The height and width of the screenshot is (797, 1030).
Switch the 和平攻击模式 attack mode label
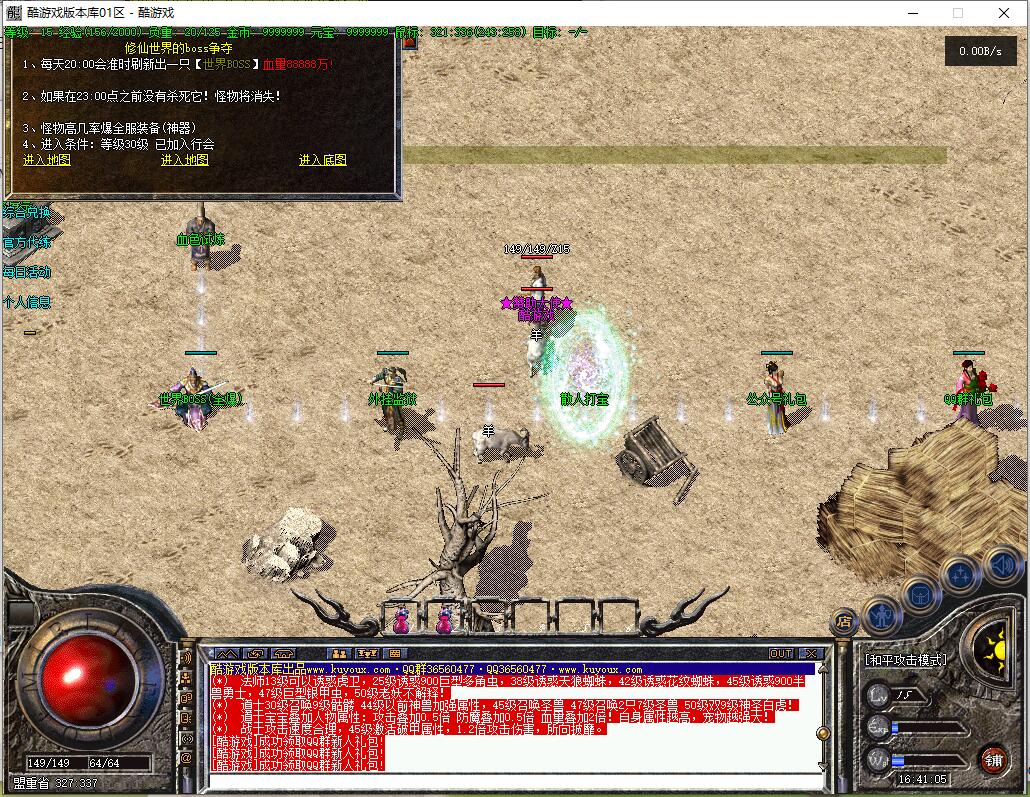pos(905,660)
